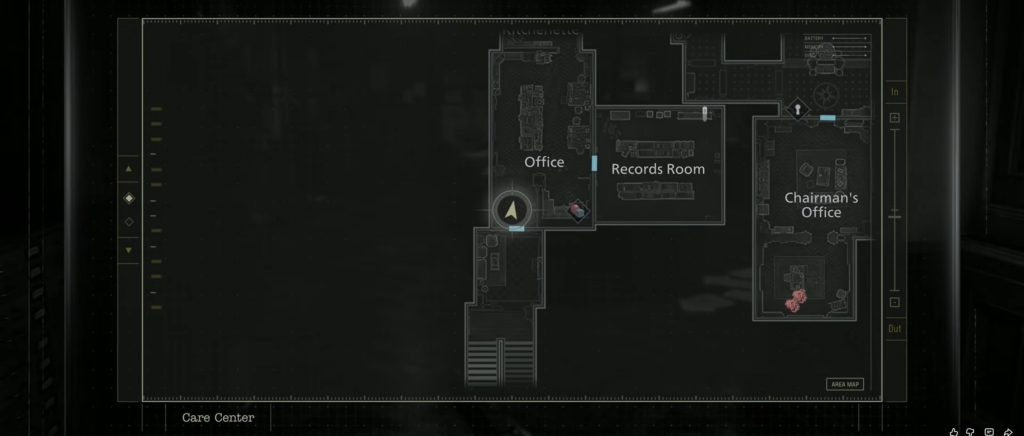This screenshot has width=1024, height=436.
Task: Select the item marker in the Office
Action: 577,209
